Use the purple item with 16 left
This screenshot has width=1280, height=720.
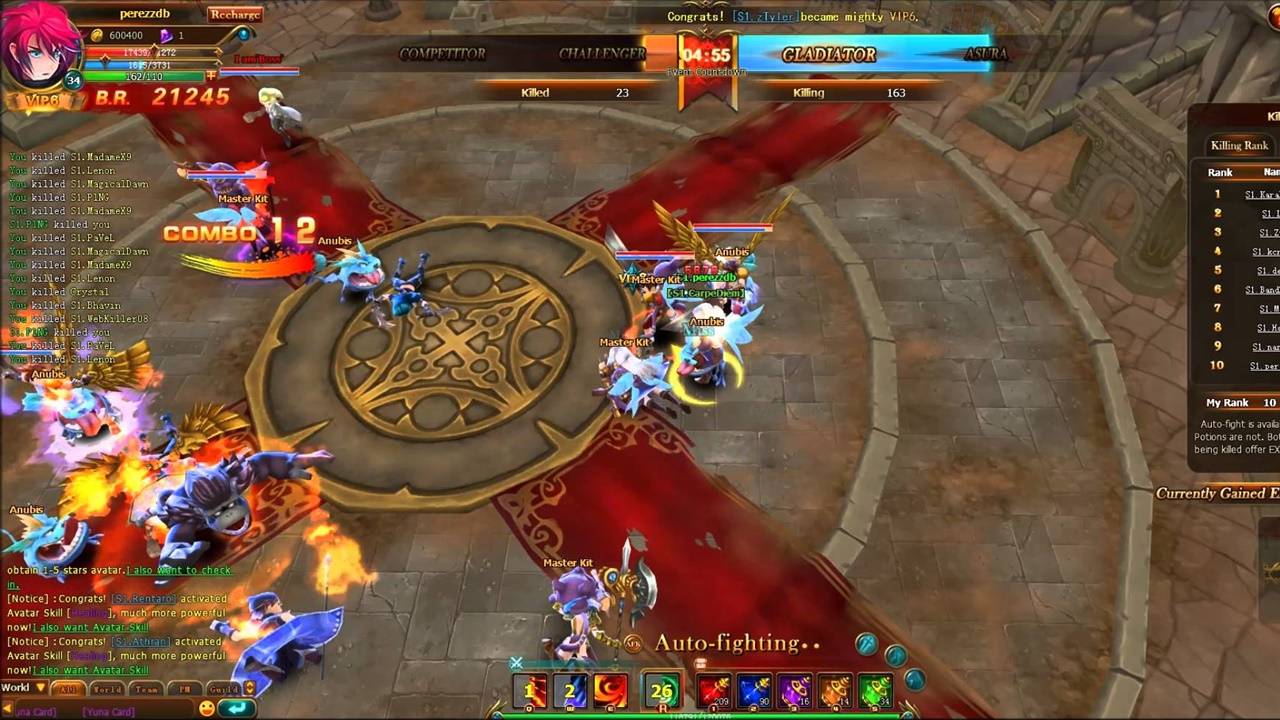point(794,691)
